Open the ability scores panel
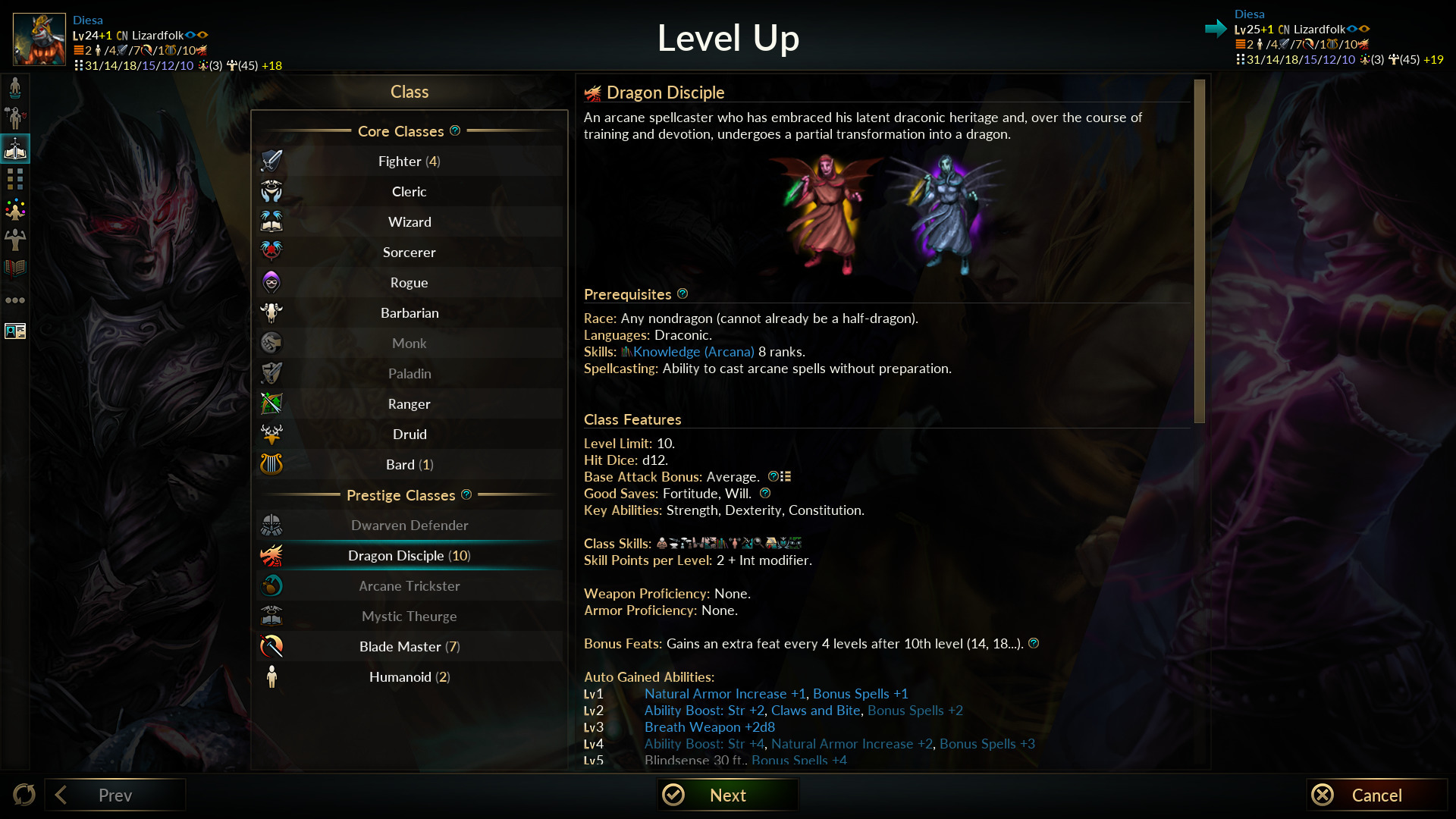 point(15,240)
